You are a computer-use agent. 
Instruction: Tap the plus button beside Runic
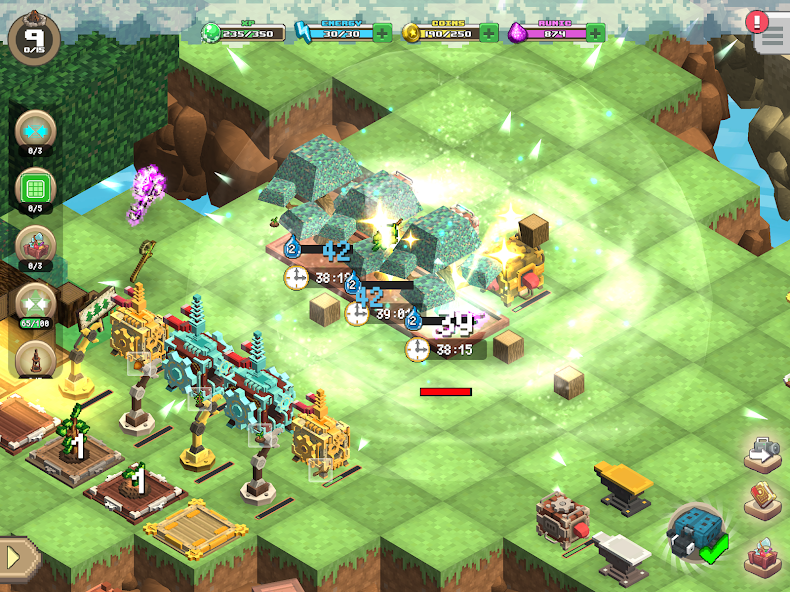tap(596, 32)
